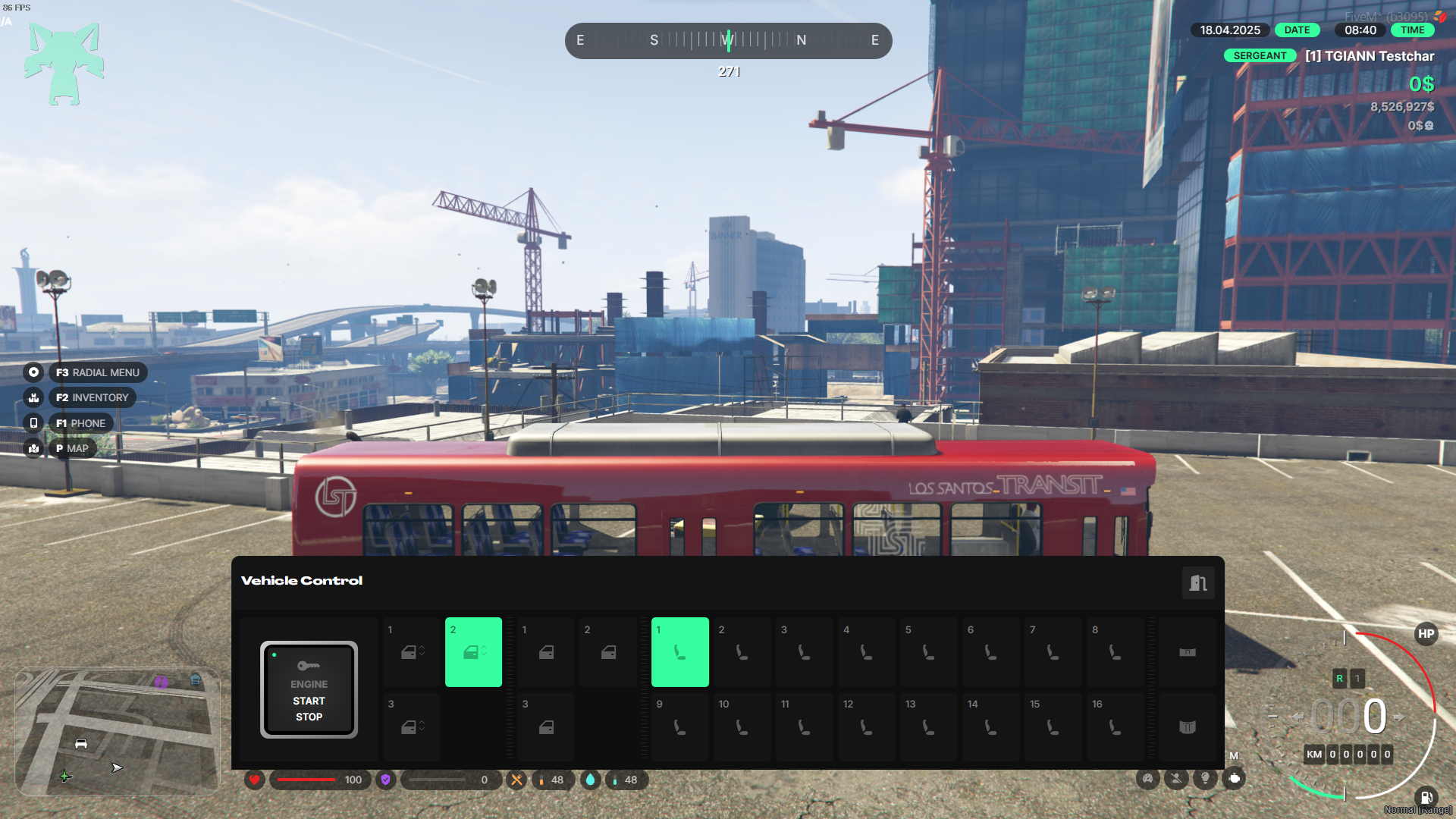Switch to seat 8
The image size is (1456, 819).
(1115, 652)
